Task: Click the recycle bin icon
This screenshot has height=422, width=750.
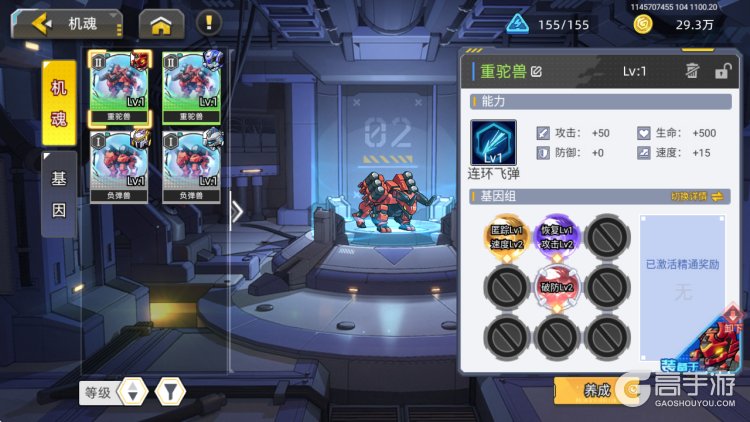Action: point(691,70)
